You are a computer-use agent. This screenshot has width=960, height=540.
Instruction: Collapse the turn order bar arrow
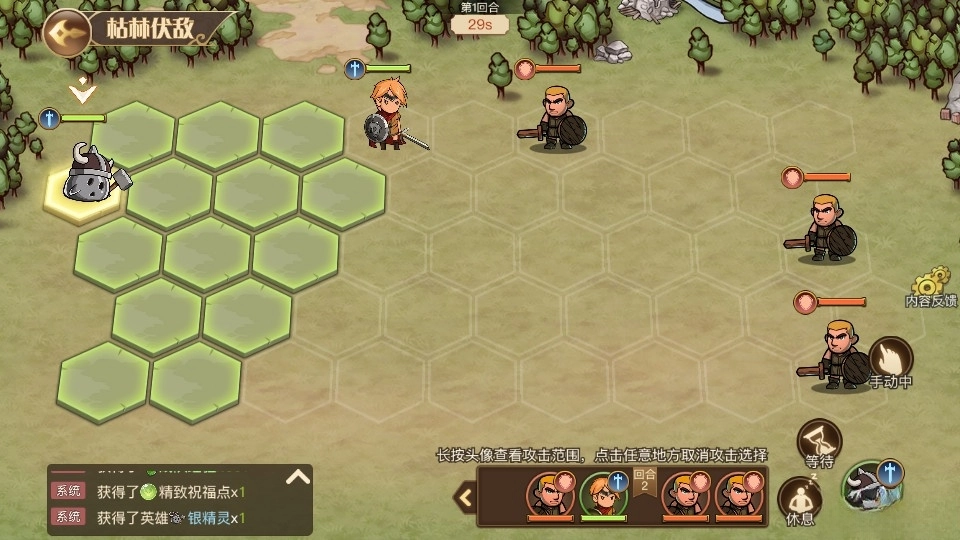click(x=465, y=497)
